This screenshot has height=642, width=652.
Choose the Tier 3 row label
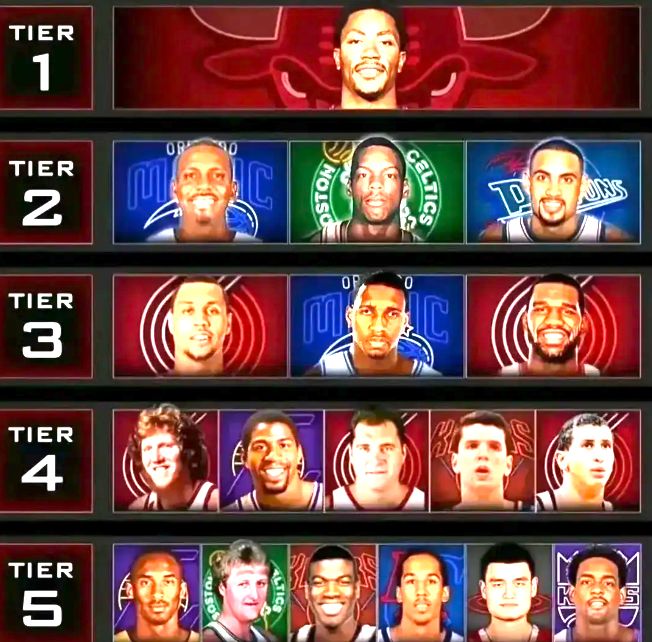tap(46, 325)
